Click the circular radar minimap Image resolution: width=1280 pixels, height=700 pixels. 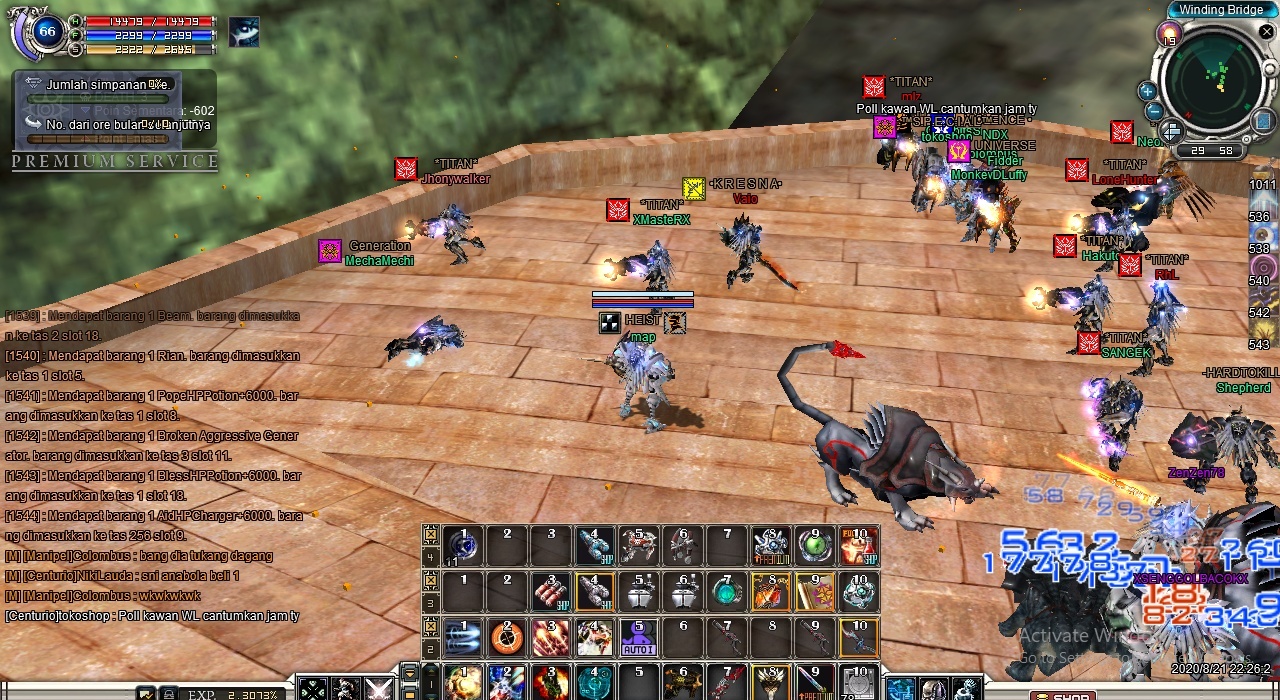coord(1214,80)
